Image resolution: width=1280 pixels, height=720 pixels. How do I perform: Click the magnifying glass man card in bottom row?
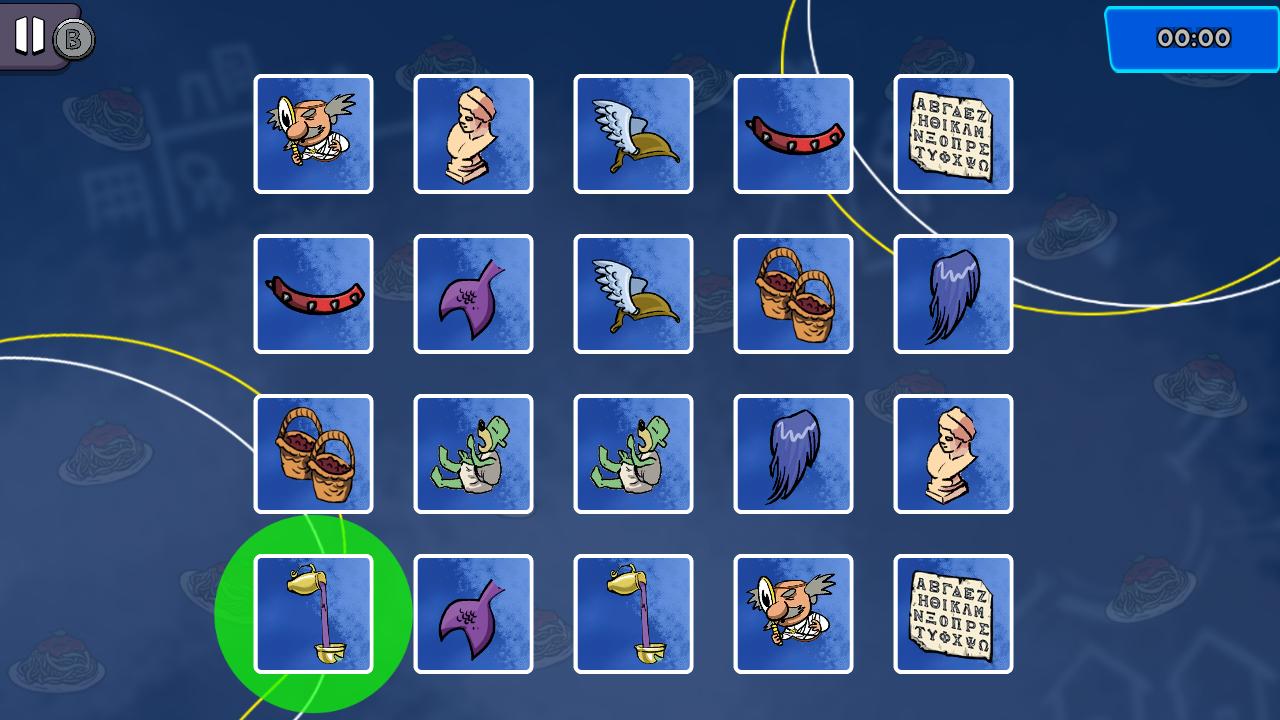[x=793, y=613]
